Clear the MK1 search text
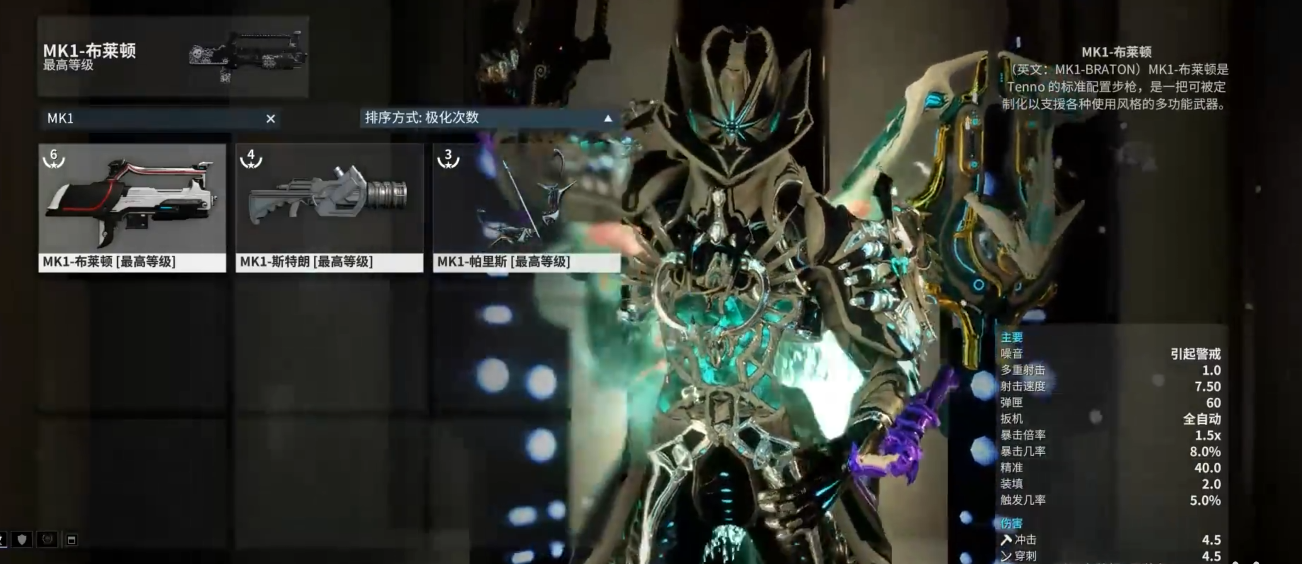The image size is (1302, 564). tap(270, 119)
